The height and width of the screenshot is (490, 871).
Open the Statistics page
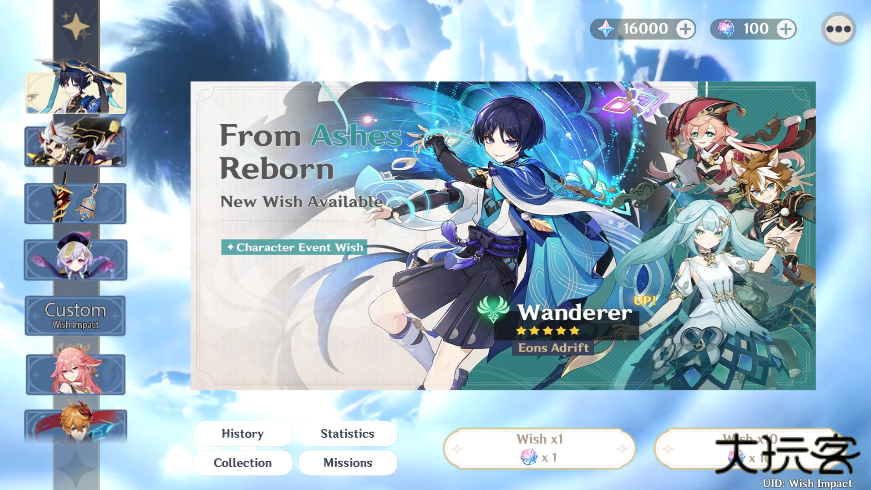(347, 434)
